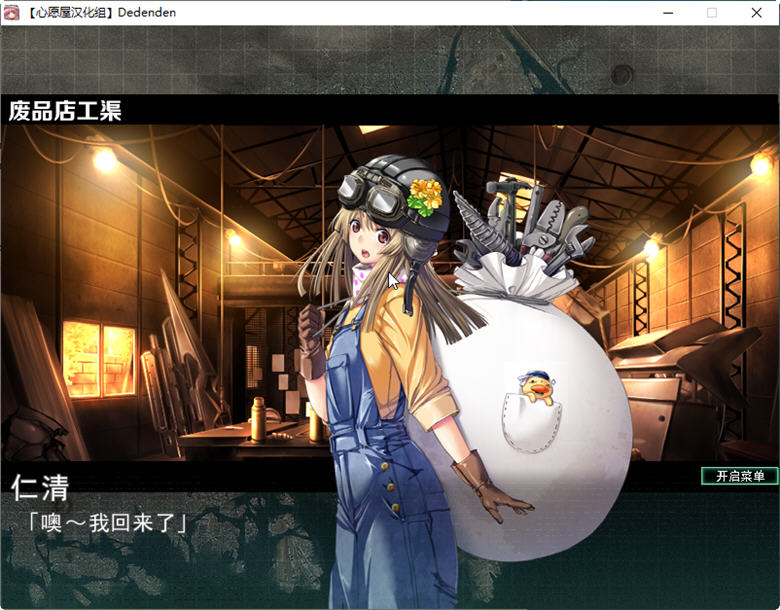Close the Dedenden game window
Viewport: 780px width, 610px height.
[756, 13]
